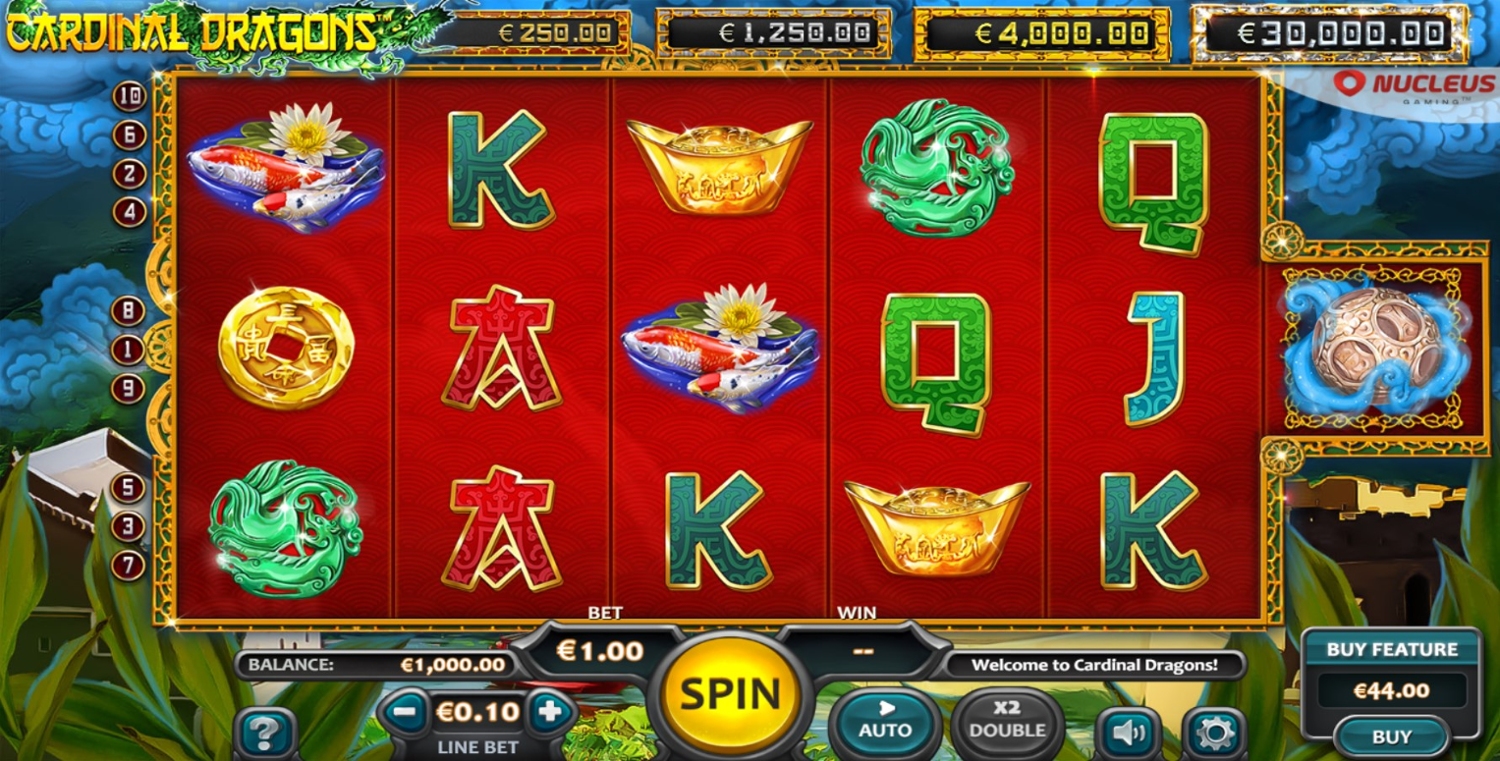
Task: Increase line bet with the plus button
Action: pos(550,712)
